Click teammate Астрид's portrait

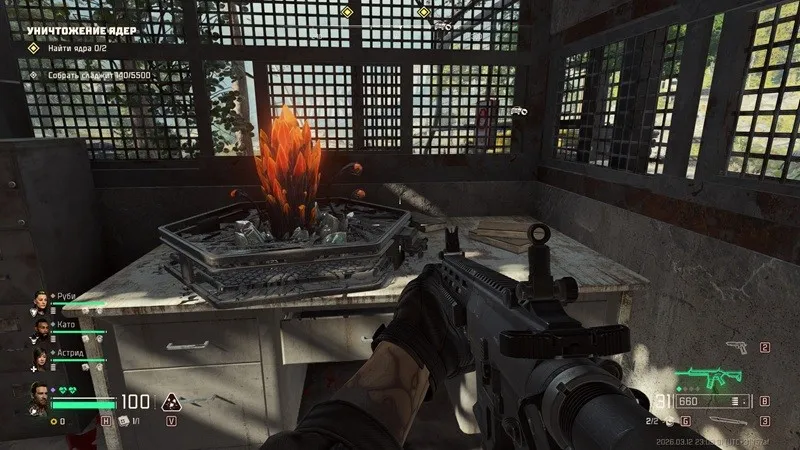(40, 355)
